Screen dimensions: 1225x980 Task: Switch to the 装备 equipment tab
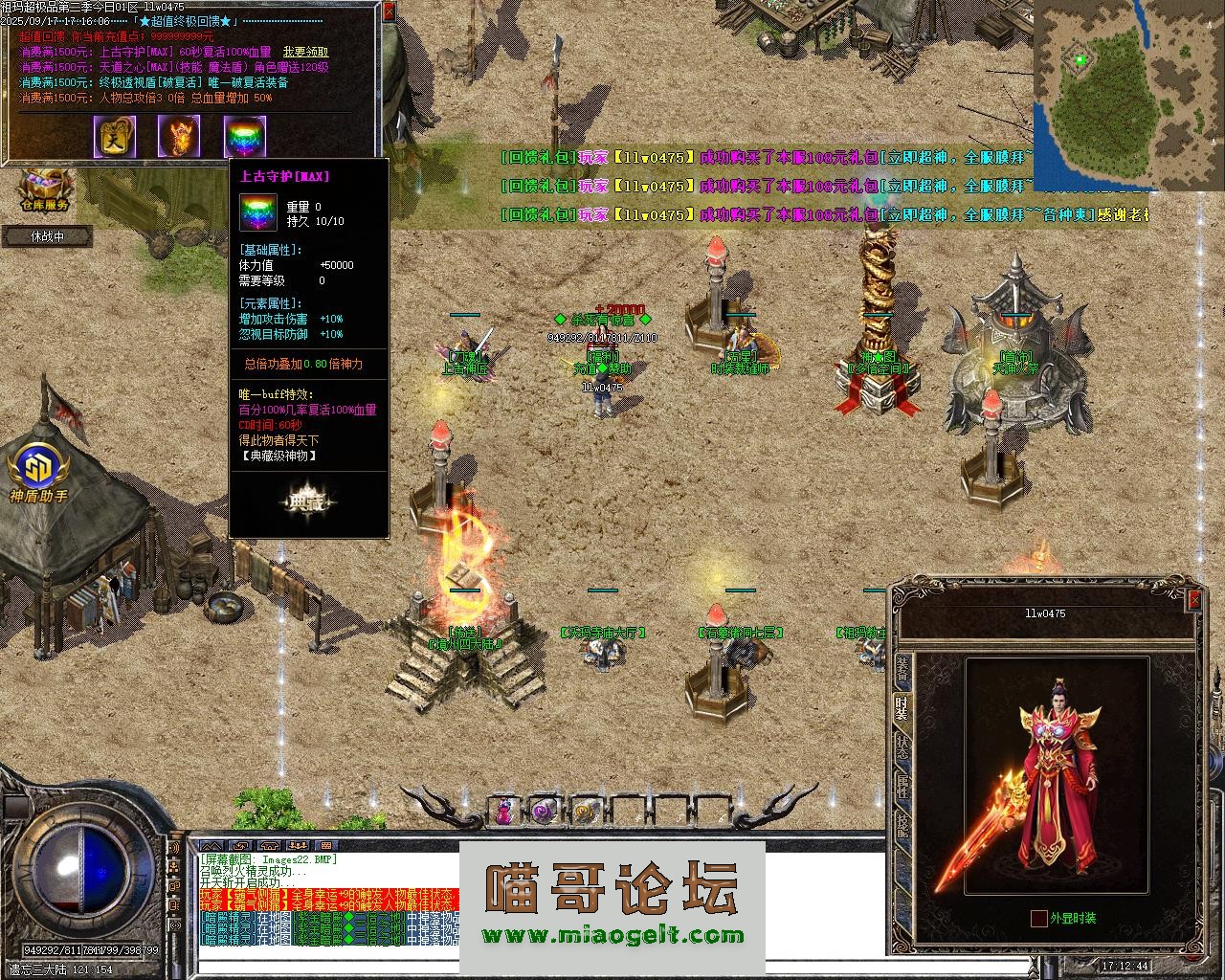902,671
